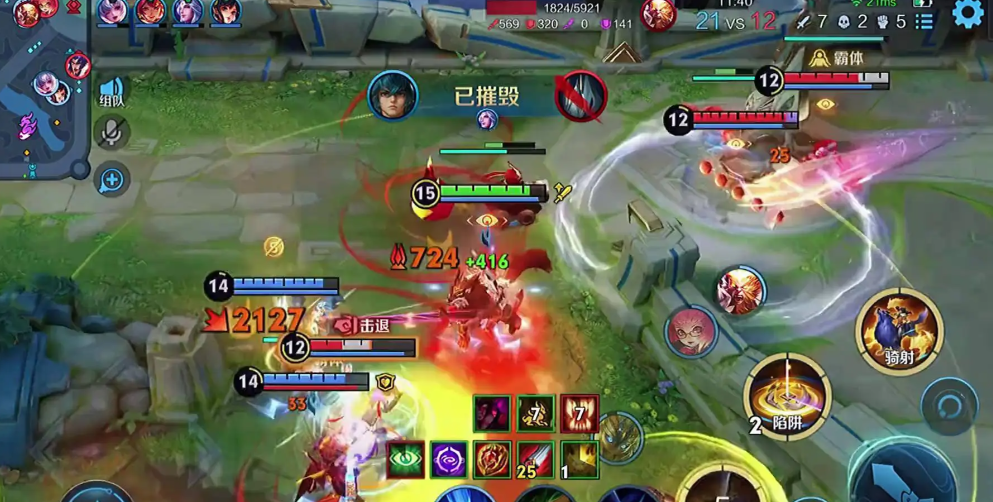This screenshot has width=993, height=502.
Task: Open the settings gear menu
Action: [x=967, y=14]
